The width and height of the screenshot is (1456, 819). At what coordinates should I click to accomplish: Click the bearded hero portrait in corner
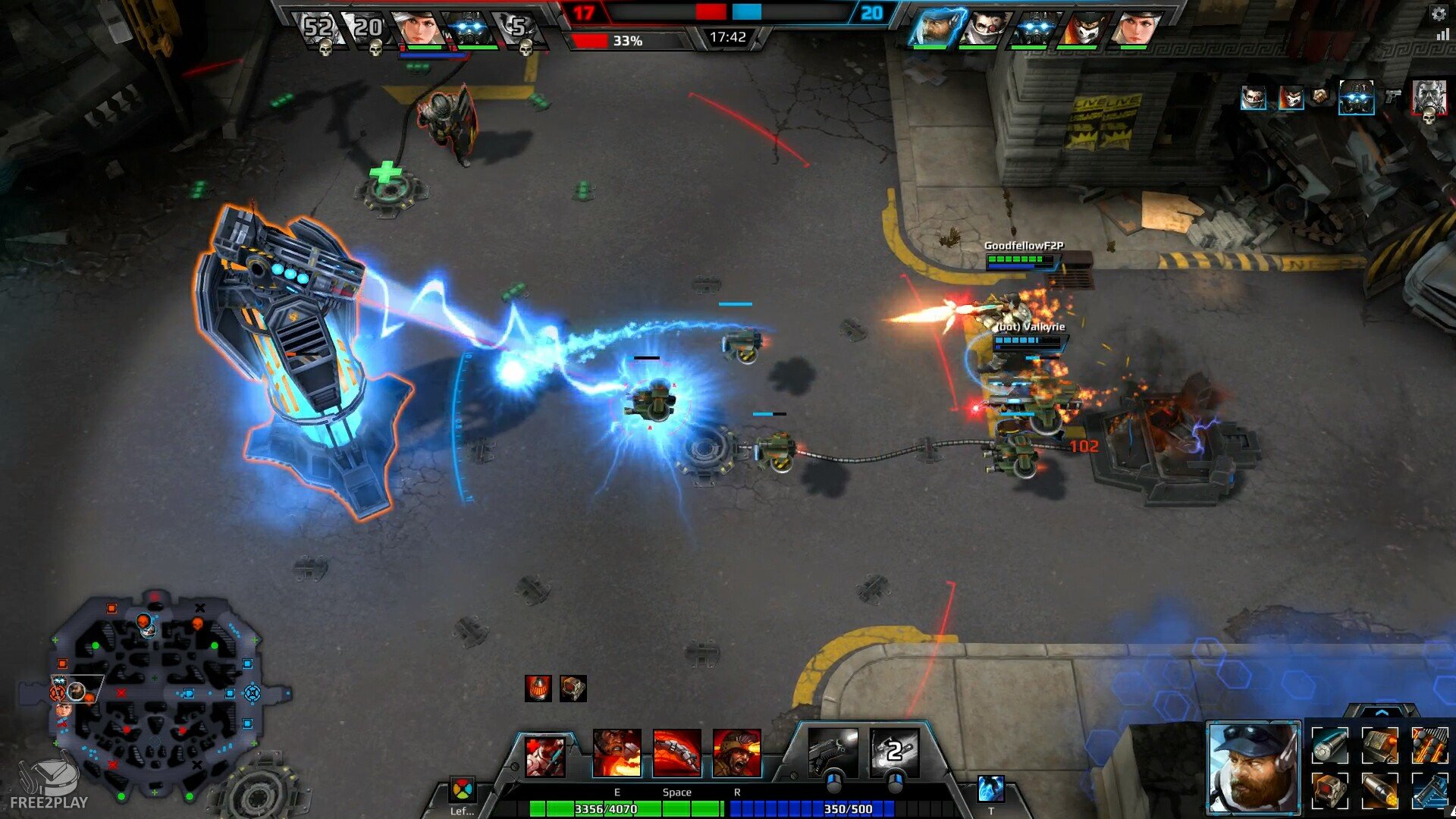coord(1253,767)
